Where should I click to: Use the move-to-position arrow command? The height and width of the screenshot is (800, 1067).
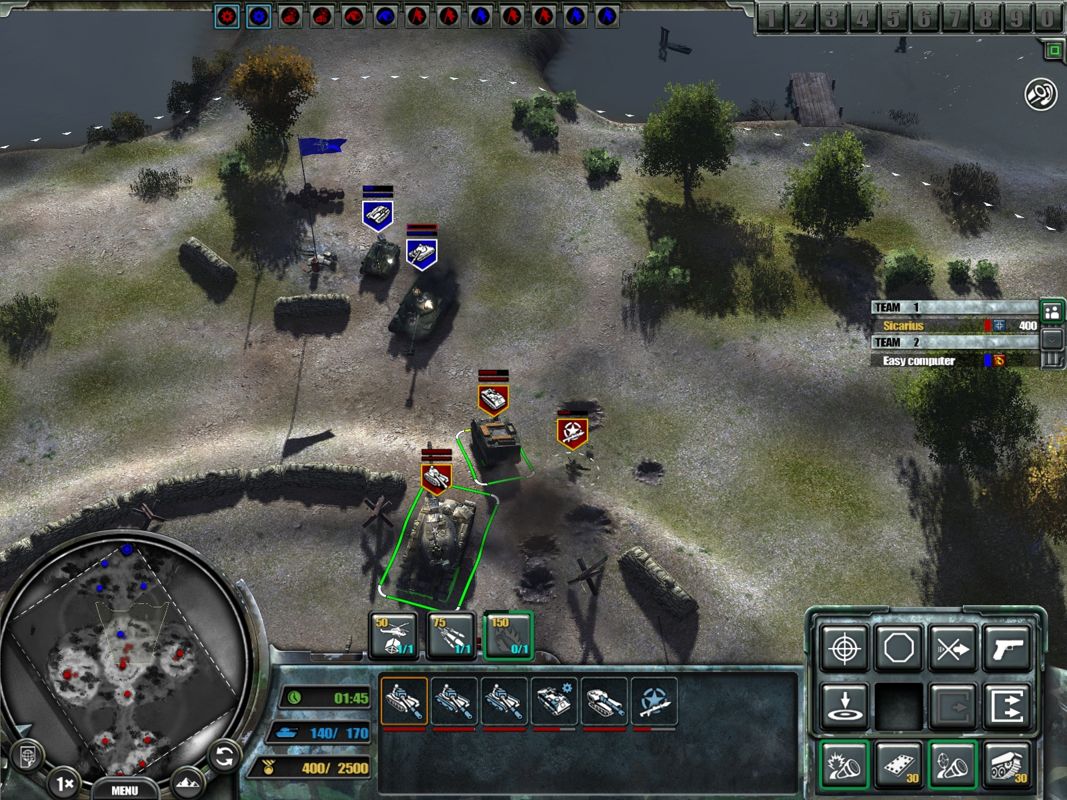(843, 706)
